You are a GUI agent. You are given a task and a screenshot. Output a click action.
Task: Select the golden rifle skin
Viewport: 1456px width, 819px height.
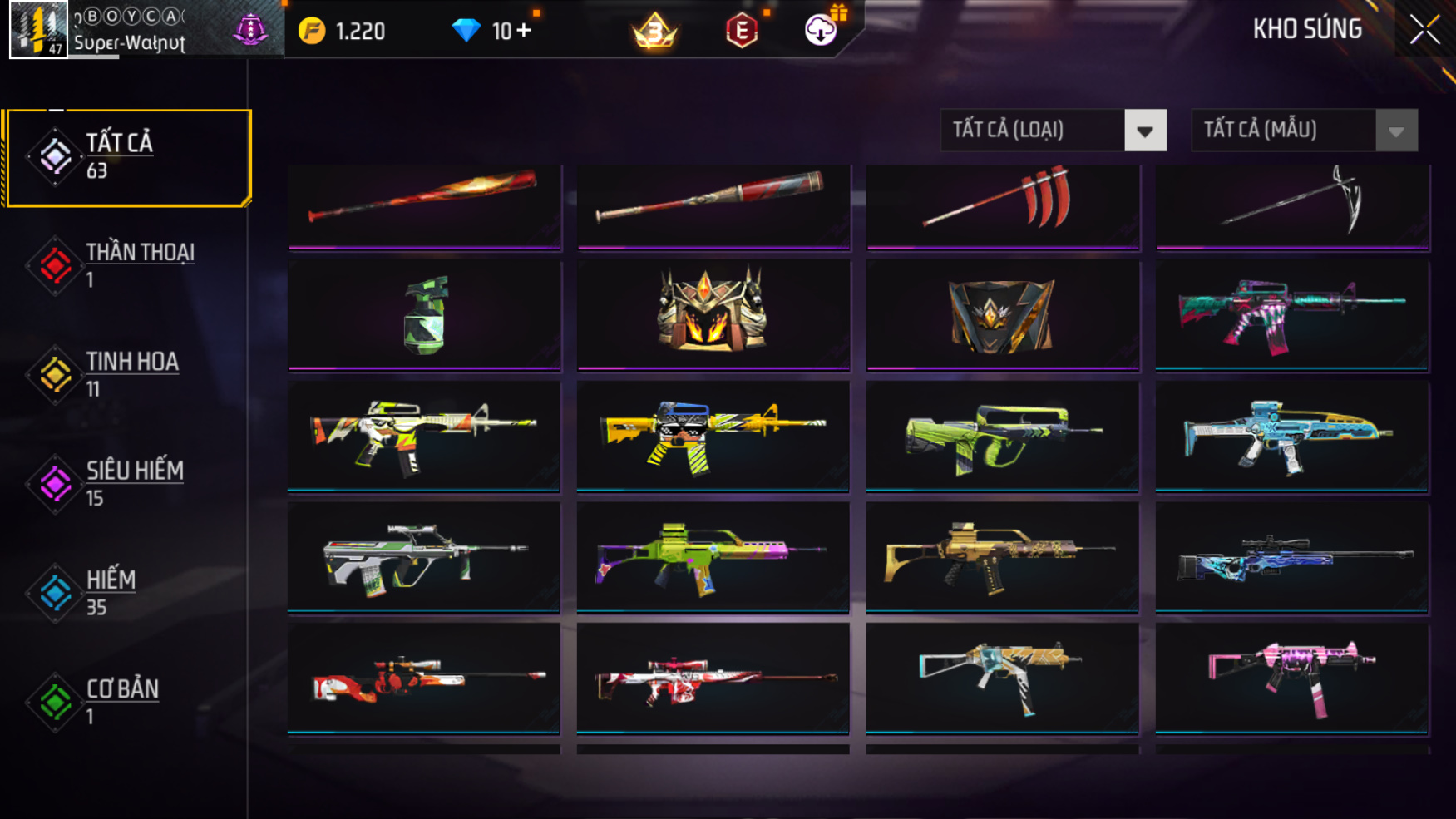pyautogui.click(x=1001, y=556)
